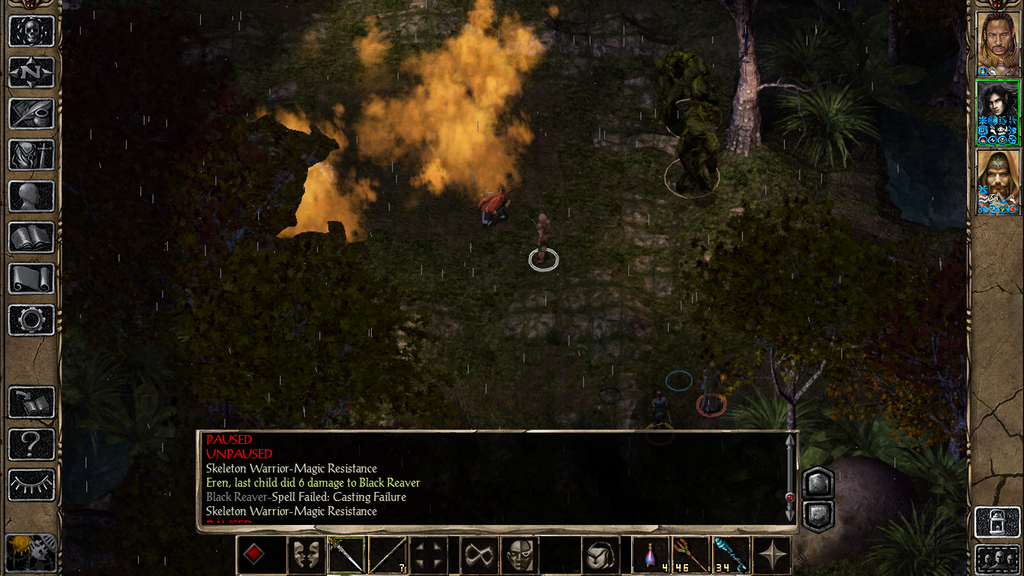This screenshot has height=576, width=1024.
Task: Open dialogue with the two masks button
Action: [306, 555]
